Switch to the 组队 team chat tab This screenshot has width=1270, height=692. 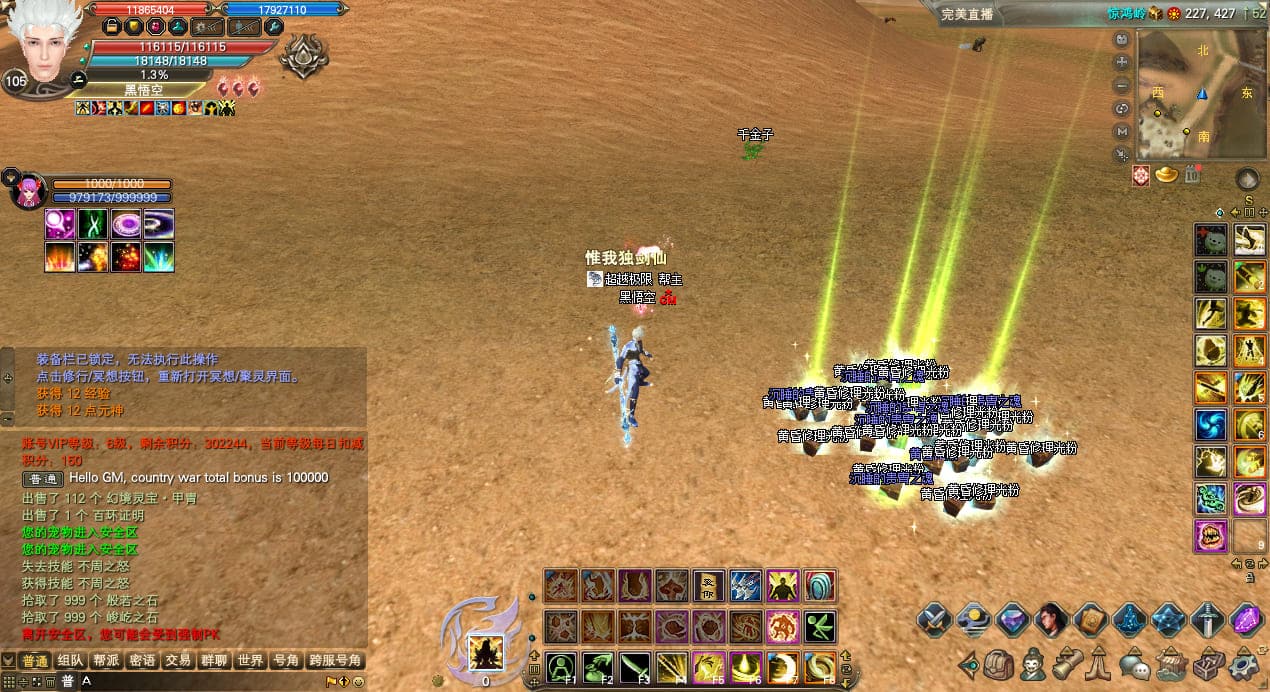(70, 661)
